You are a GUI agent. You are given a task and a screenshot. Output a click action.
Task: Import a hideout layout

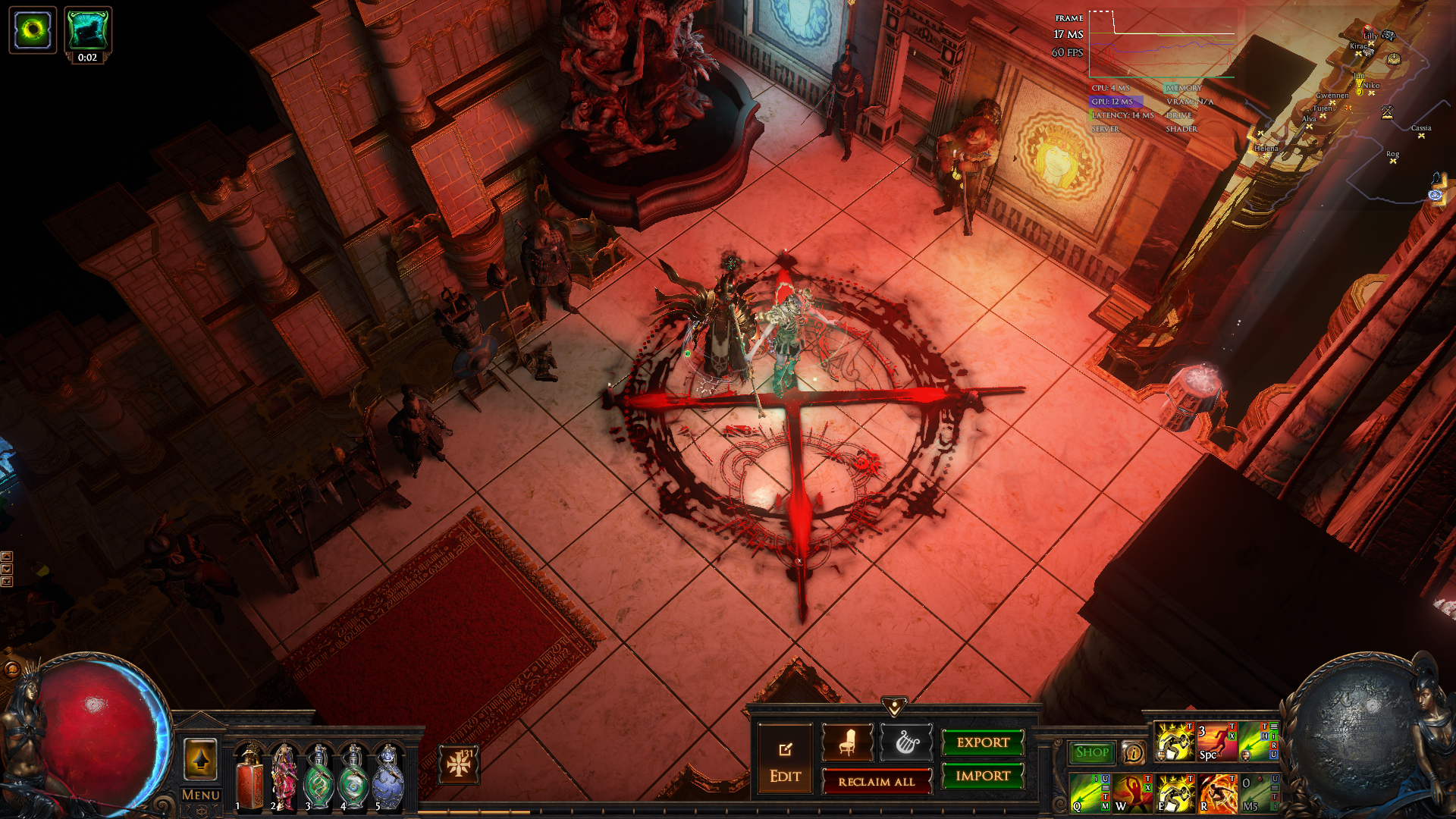click(983, 776)
